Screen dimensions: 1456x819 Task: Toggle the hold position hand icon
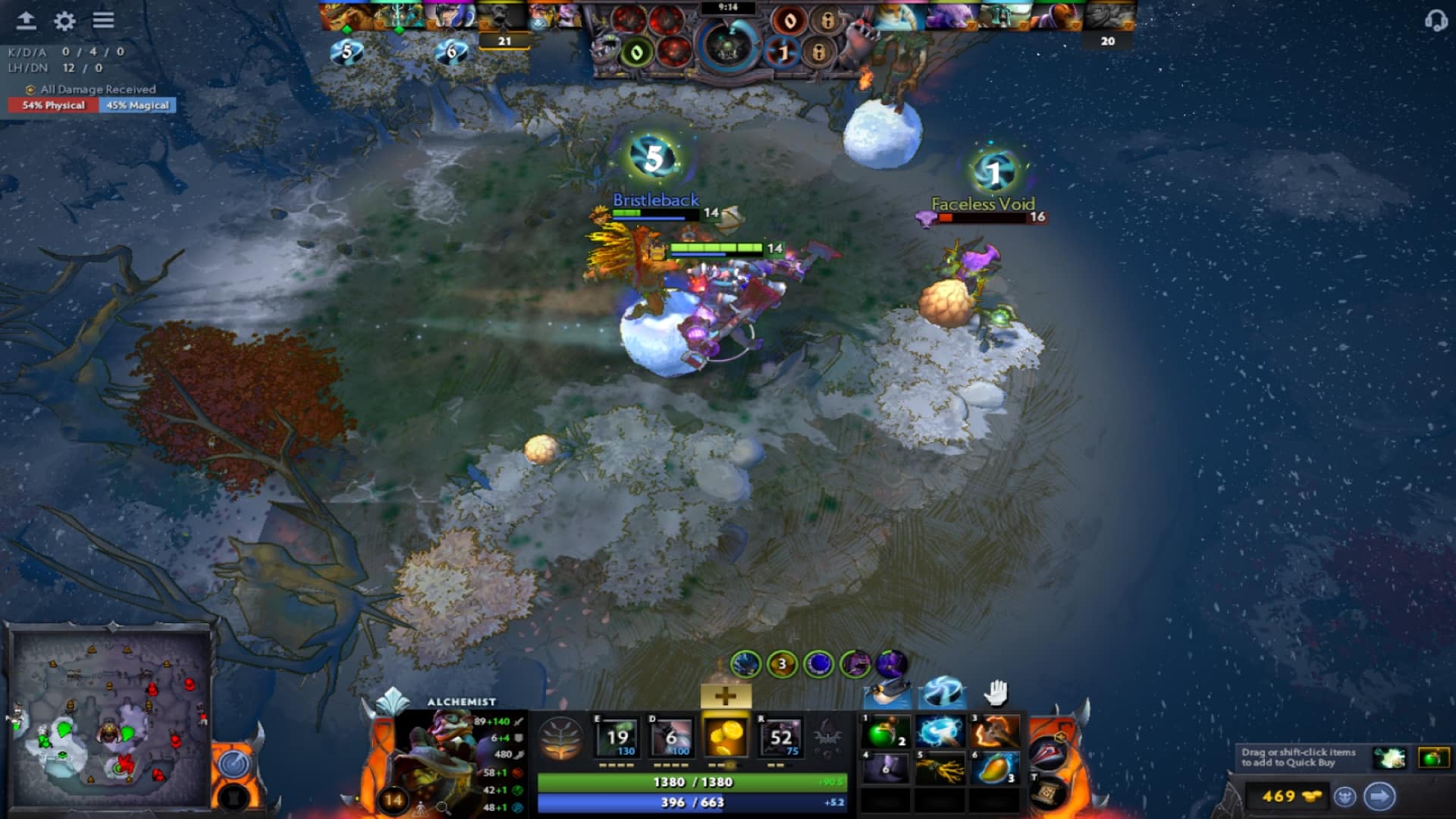(996, 694)
